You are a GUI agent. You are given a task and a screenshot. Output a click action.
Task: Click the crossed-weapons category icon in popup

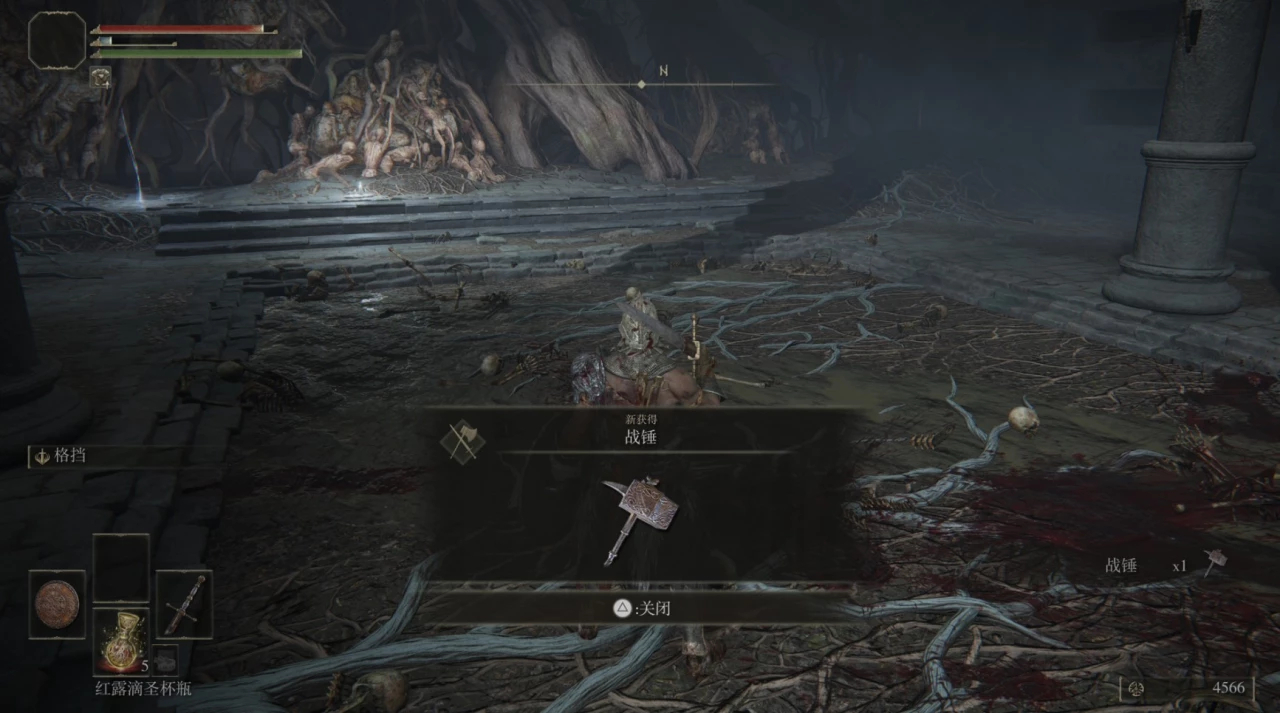coord(462,440)
